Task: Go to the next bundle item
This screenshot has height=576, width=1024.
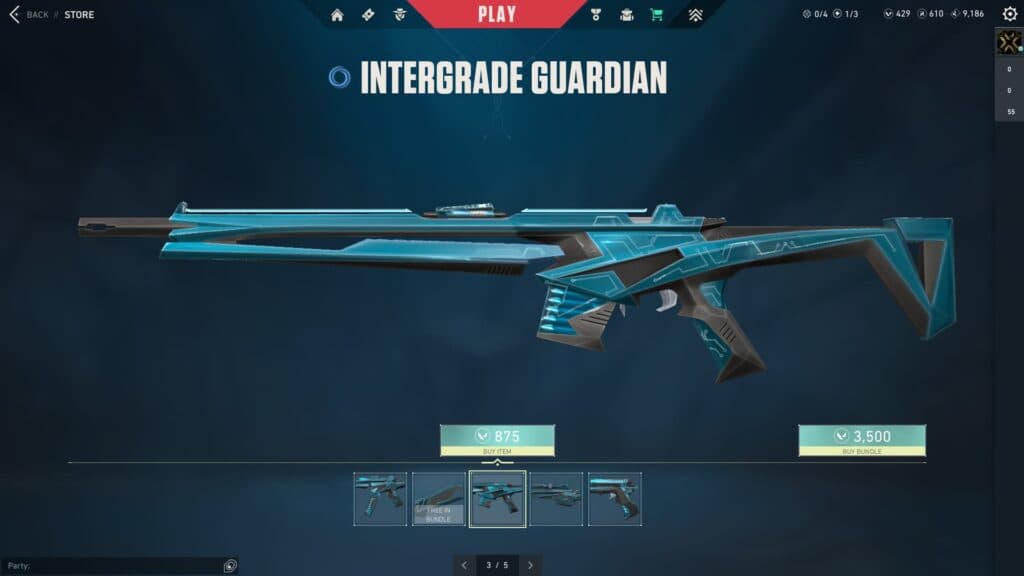Action: point(530,565)
